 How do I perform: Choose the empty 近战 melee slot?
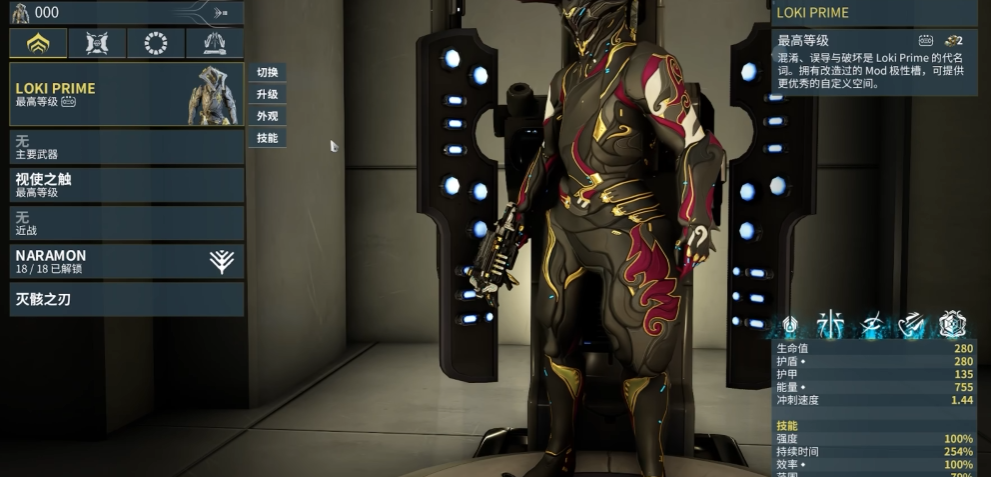[126, 222]
